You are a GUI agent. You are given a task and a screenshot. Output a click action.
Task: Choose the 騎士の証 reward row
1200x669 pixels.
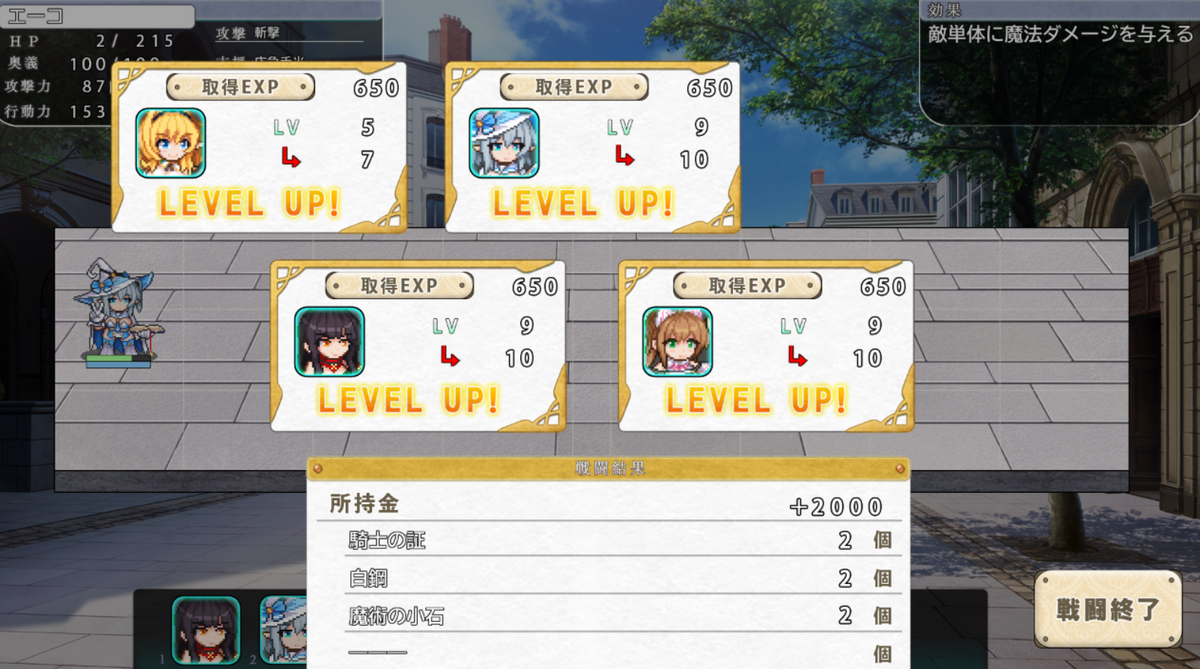pos(610,541)
